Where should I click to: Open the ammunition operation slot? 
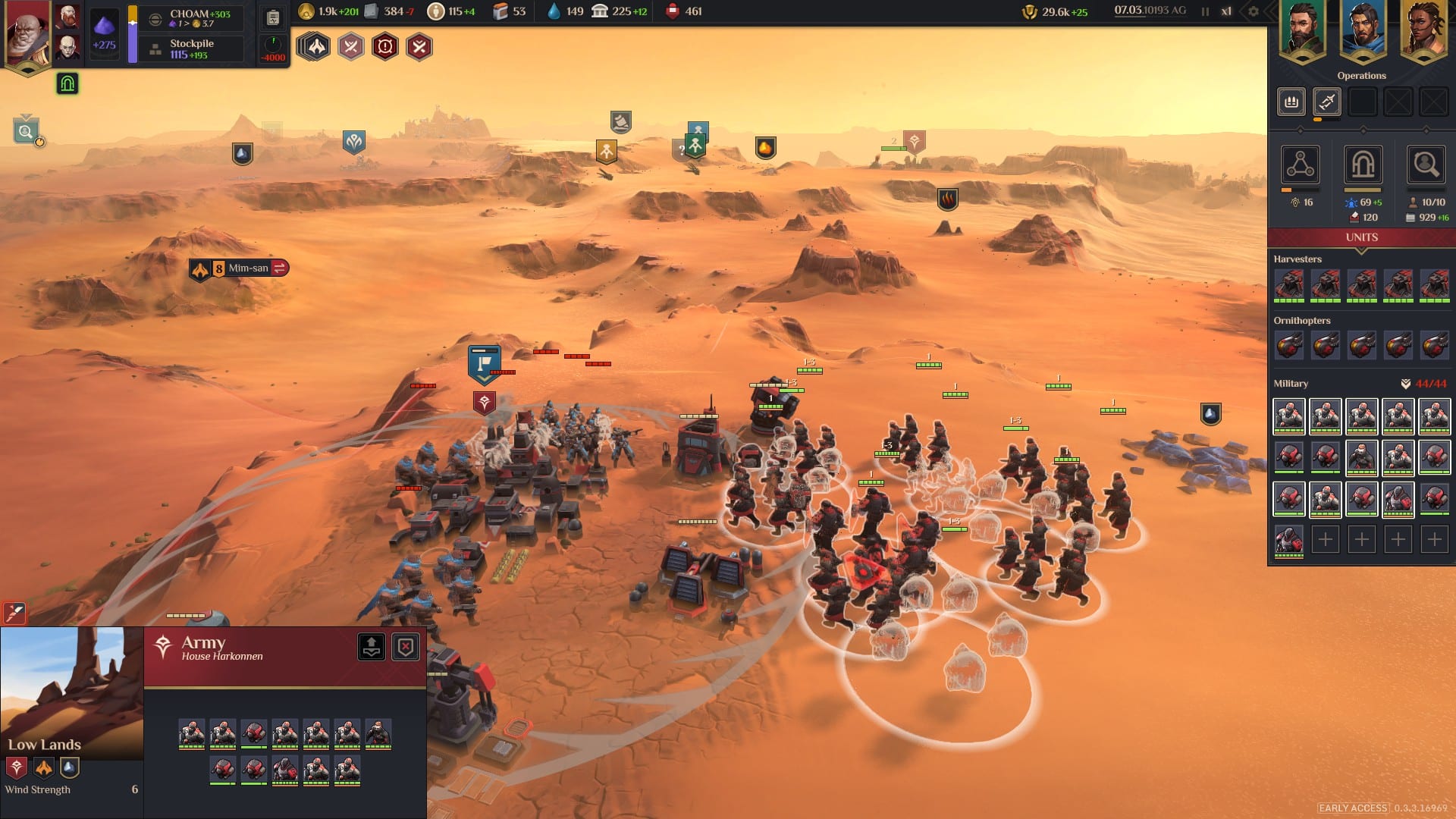[x=1291, y=102]
